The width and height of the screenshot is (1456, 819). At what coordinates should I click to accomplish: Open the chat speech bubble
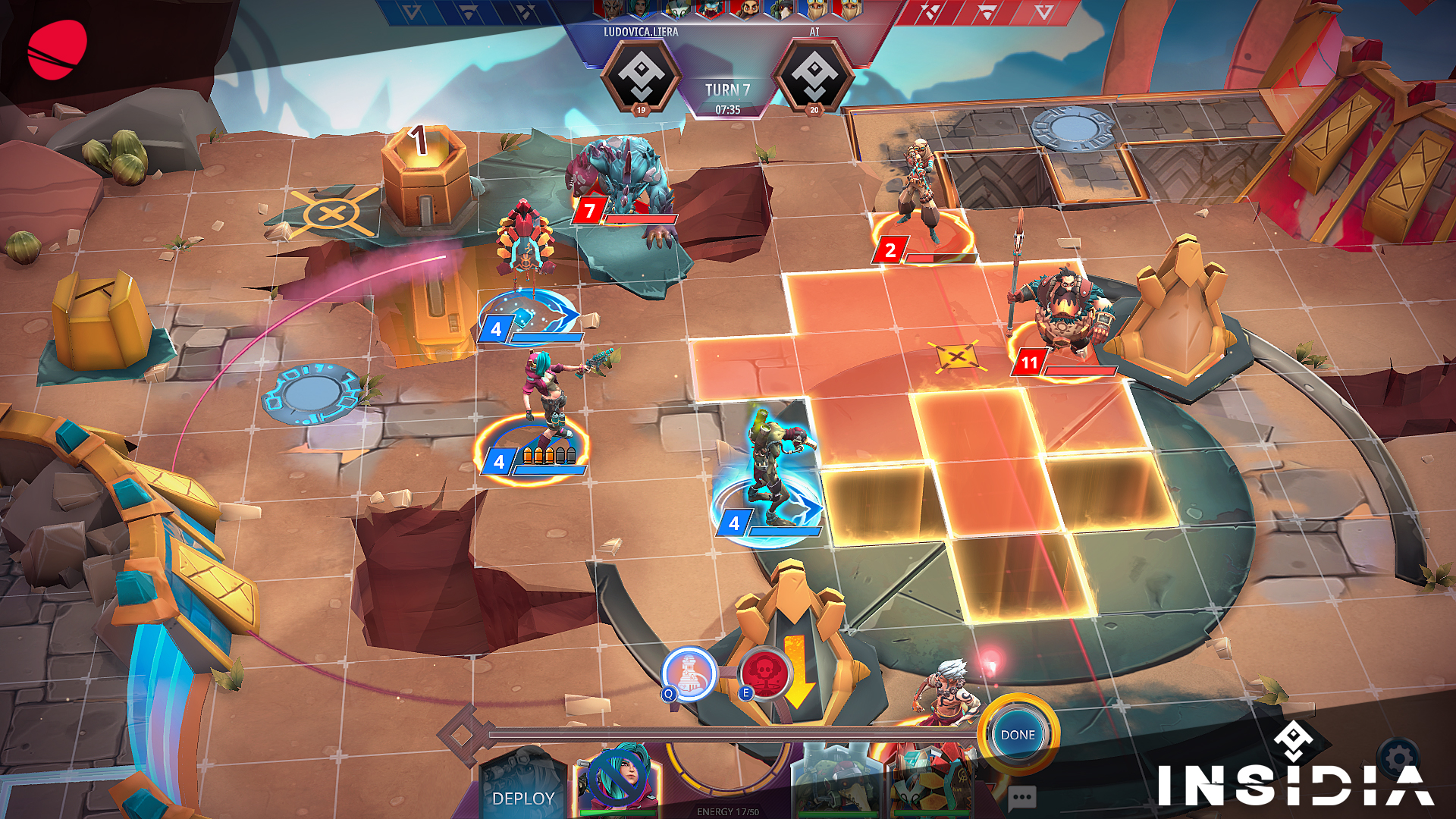pyautogui.click(x=1021, y=797)
